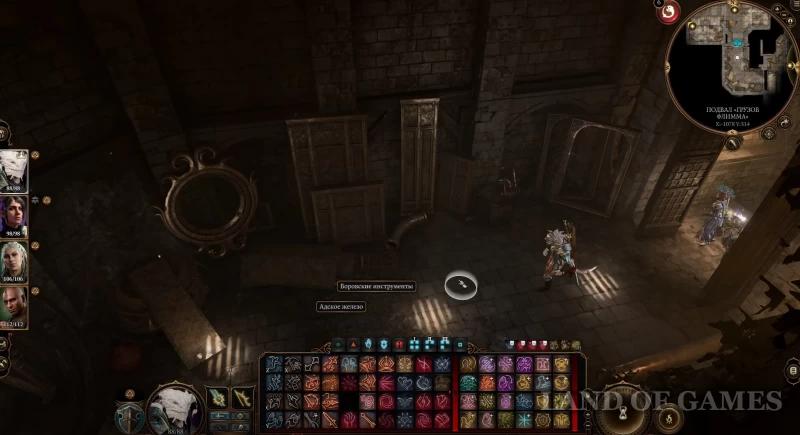Click the blue marker on the minimap

tap(737, 43)
